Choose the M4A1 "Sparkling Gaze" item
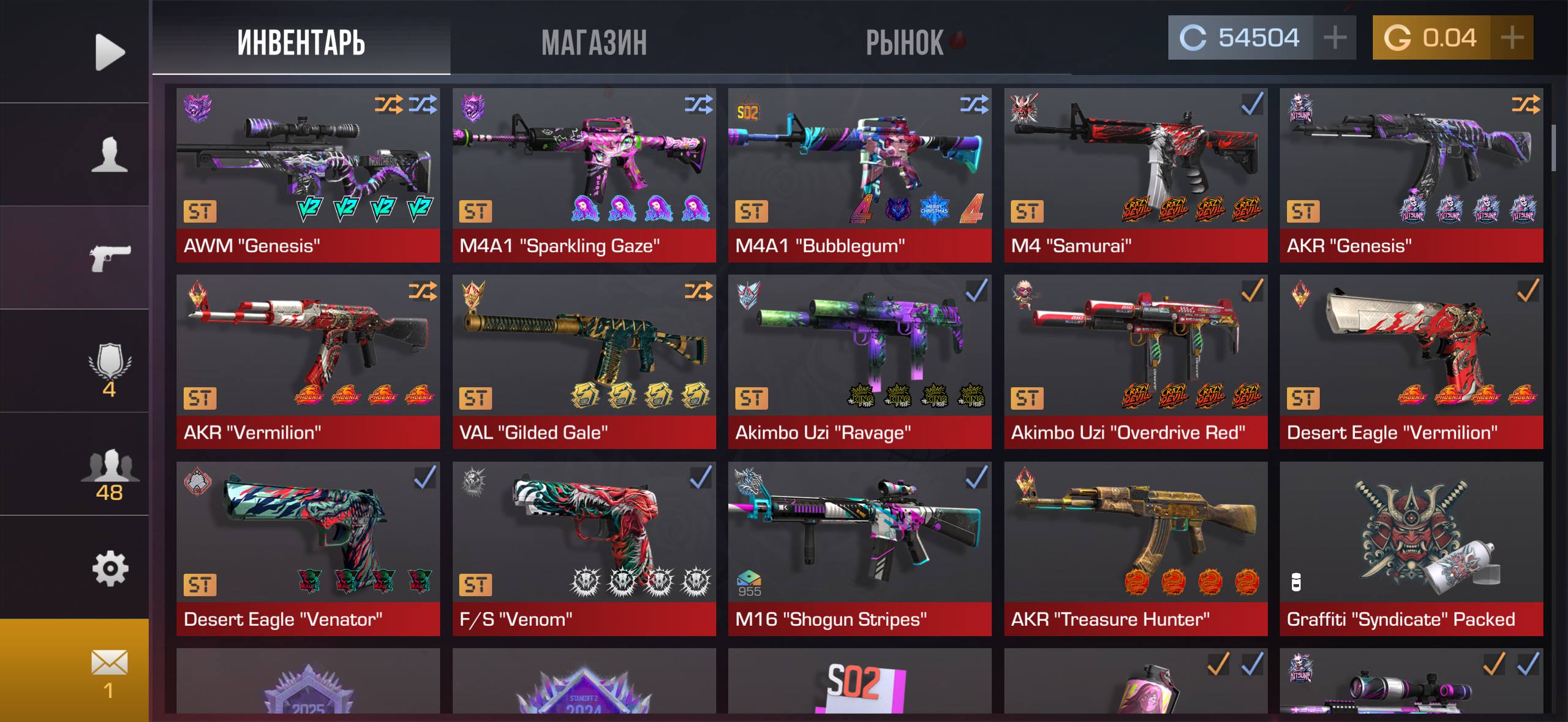This screenshot has width=1568, height=722. click(x=584, y=175)
